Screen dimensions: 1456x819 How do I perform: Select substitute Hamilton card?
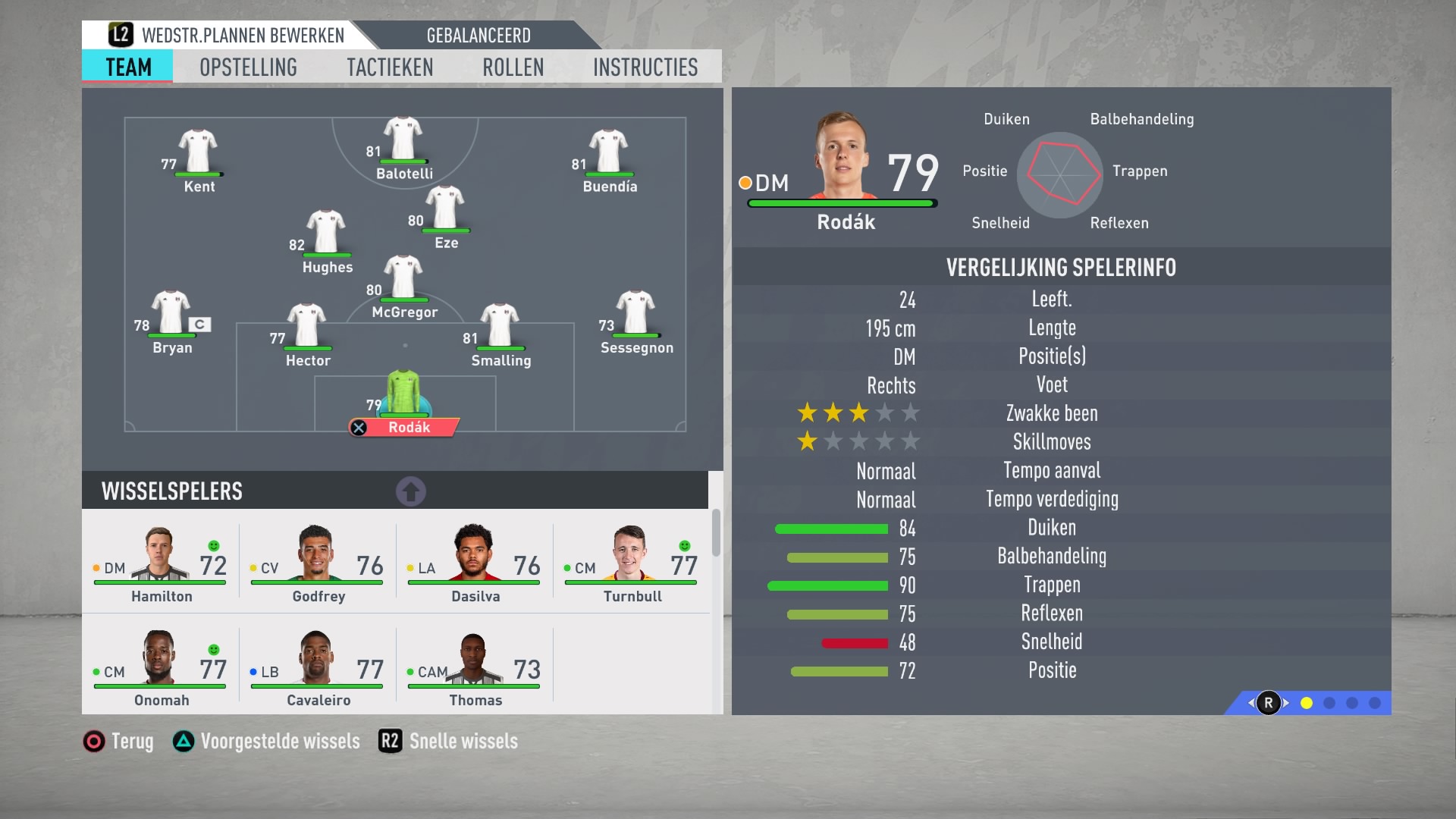[161, 564]
